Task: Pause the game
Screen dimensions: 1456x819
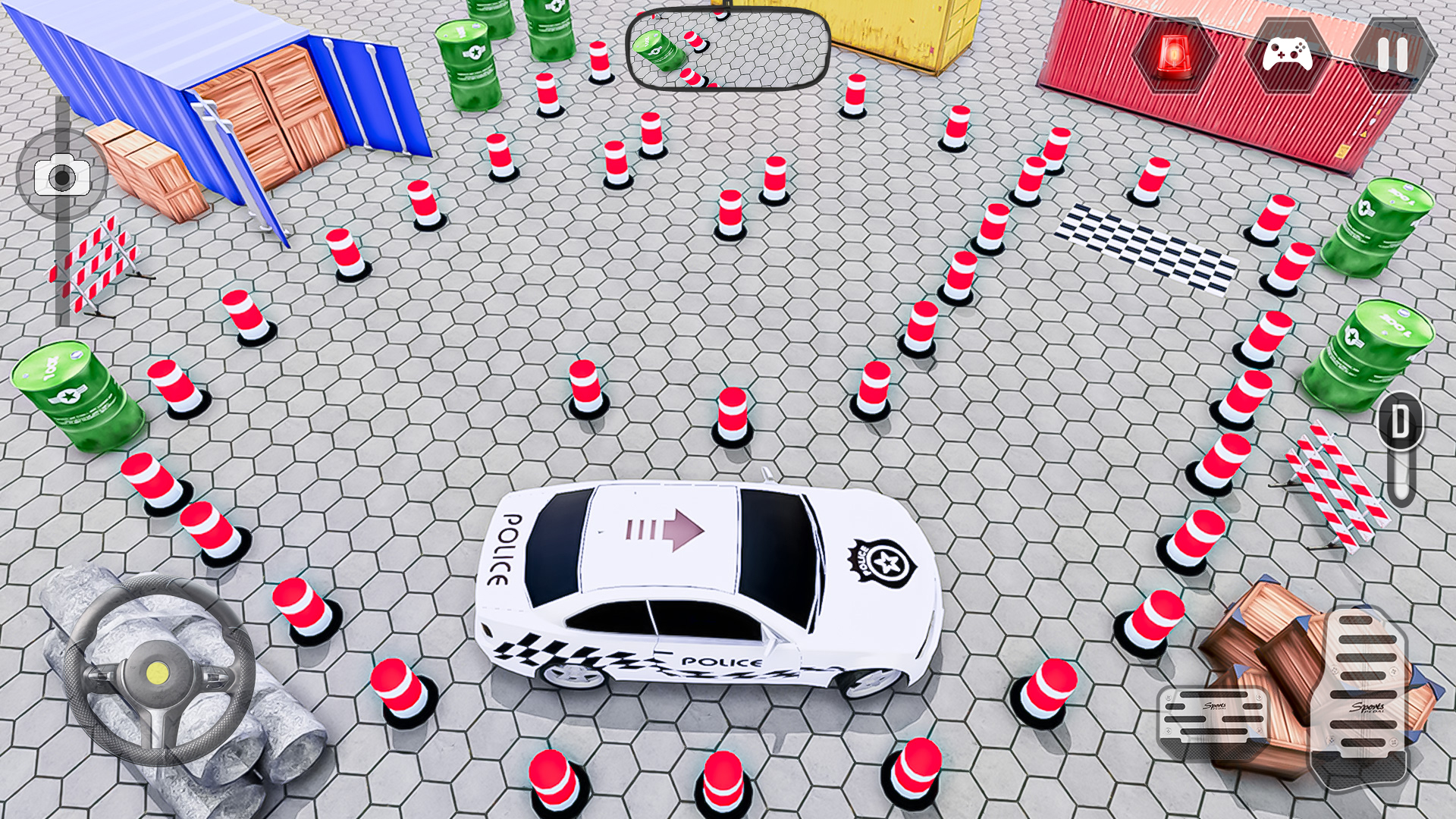Action: coord(1392,55)
